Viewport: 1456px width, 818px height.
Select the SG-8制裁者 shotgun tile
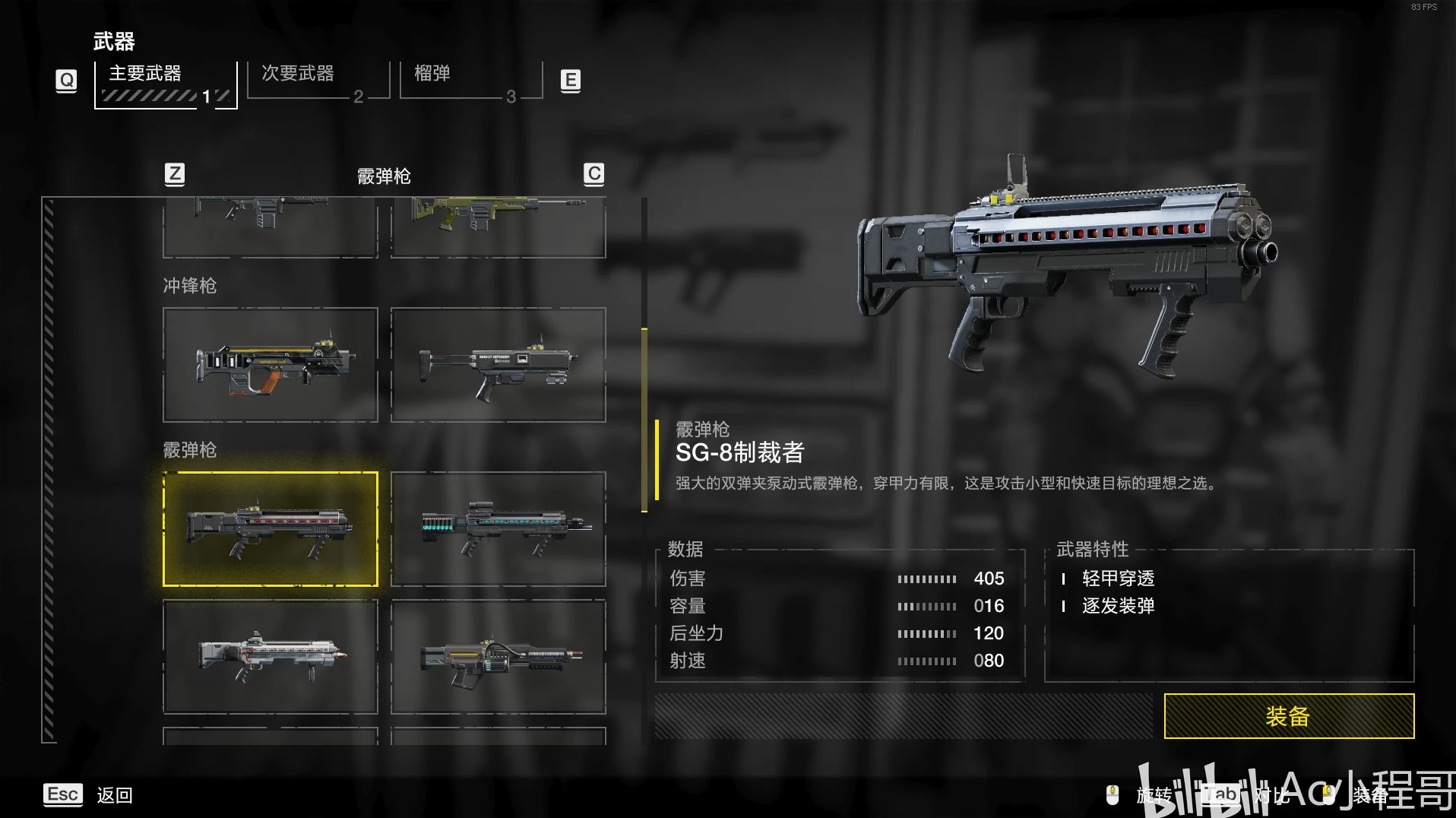click(x=271, y=529)
